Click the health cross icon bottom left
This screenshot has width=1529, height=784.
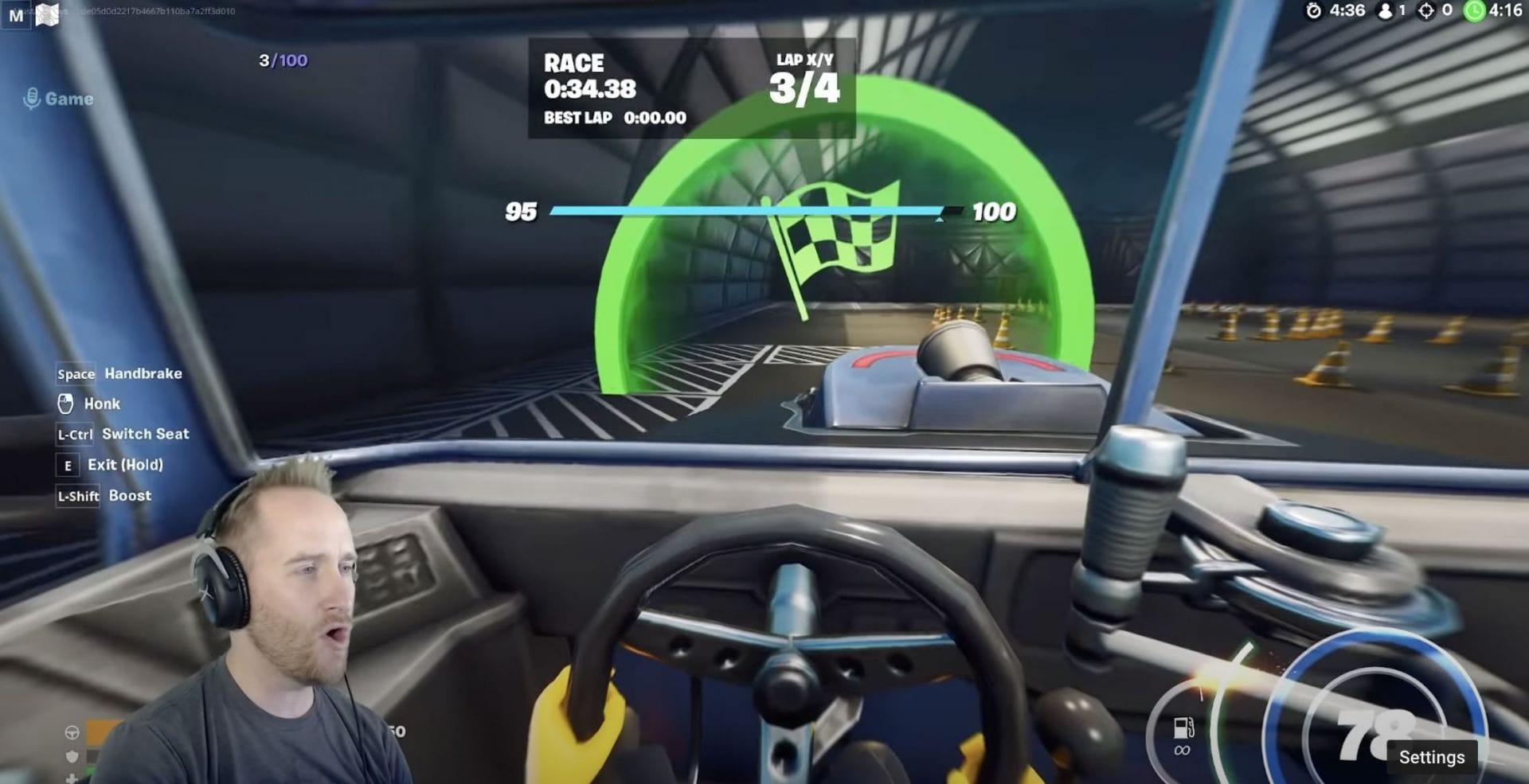click(72, 778)
